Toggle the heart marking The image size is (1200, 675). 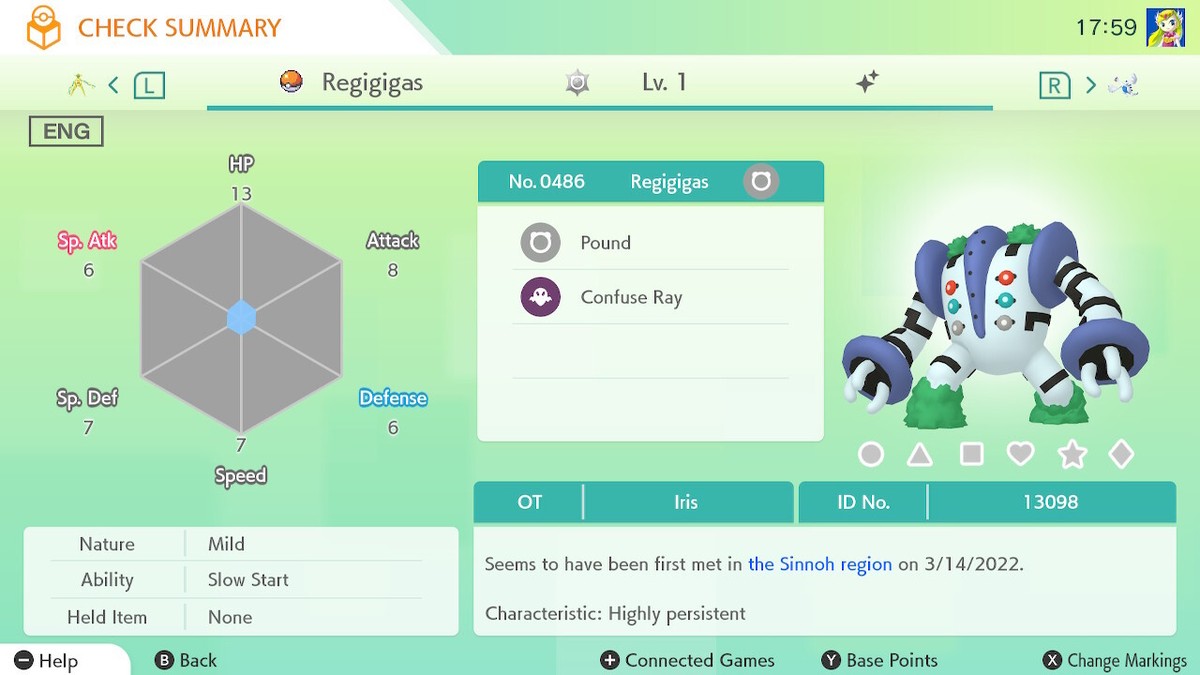tap(1020, 455)
